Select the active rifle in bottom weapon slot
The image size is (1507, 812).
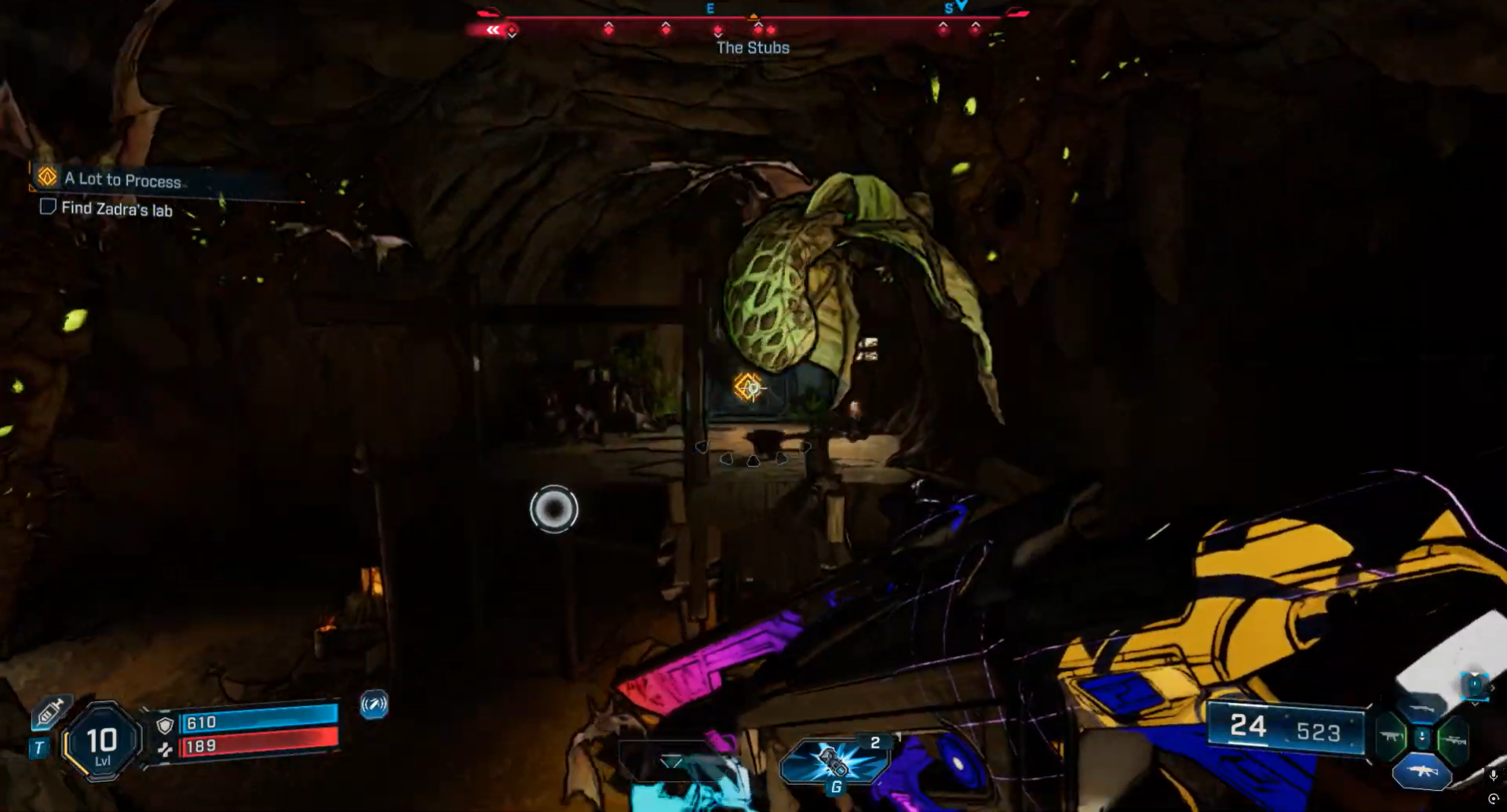[1421, 771]
